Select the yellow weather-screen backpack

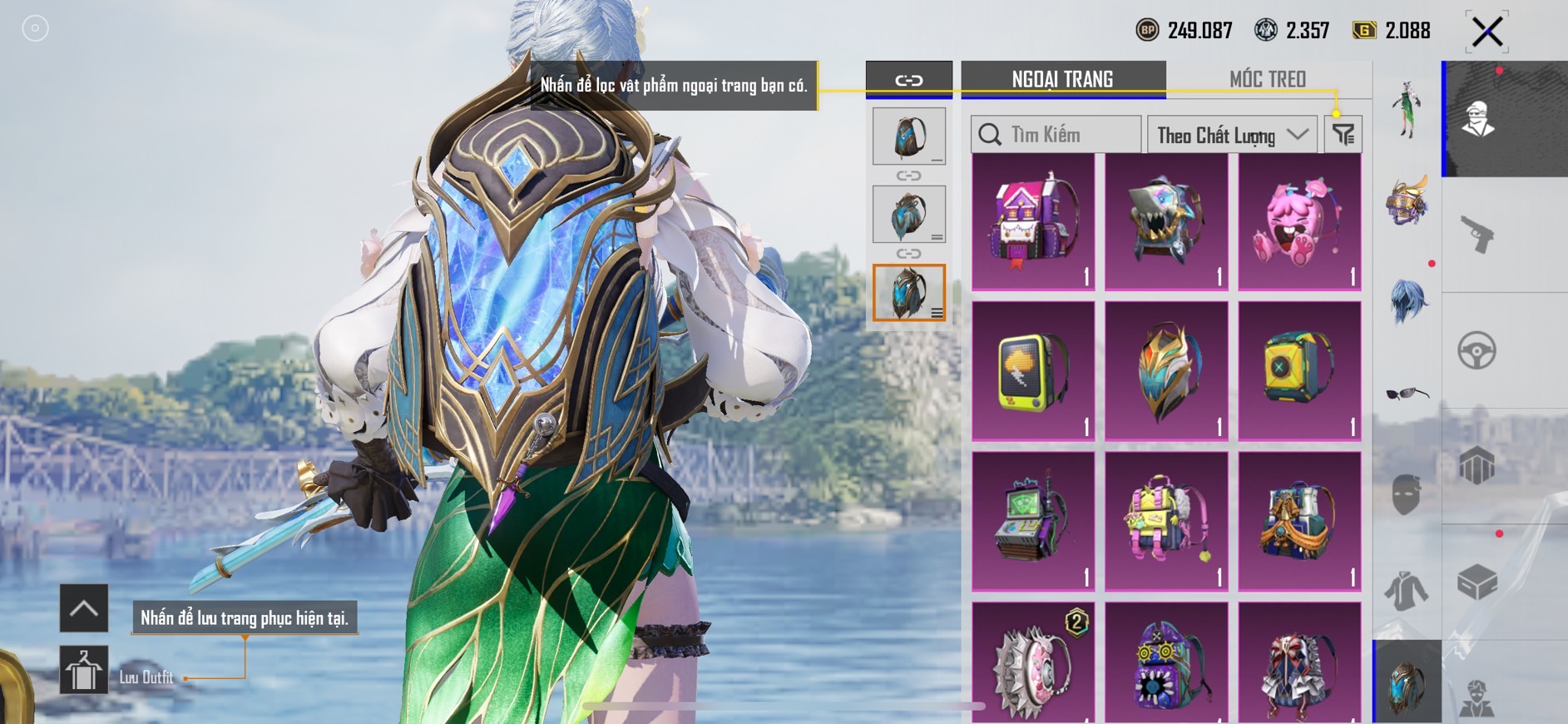(x=1033, y=371)
